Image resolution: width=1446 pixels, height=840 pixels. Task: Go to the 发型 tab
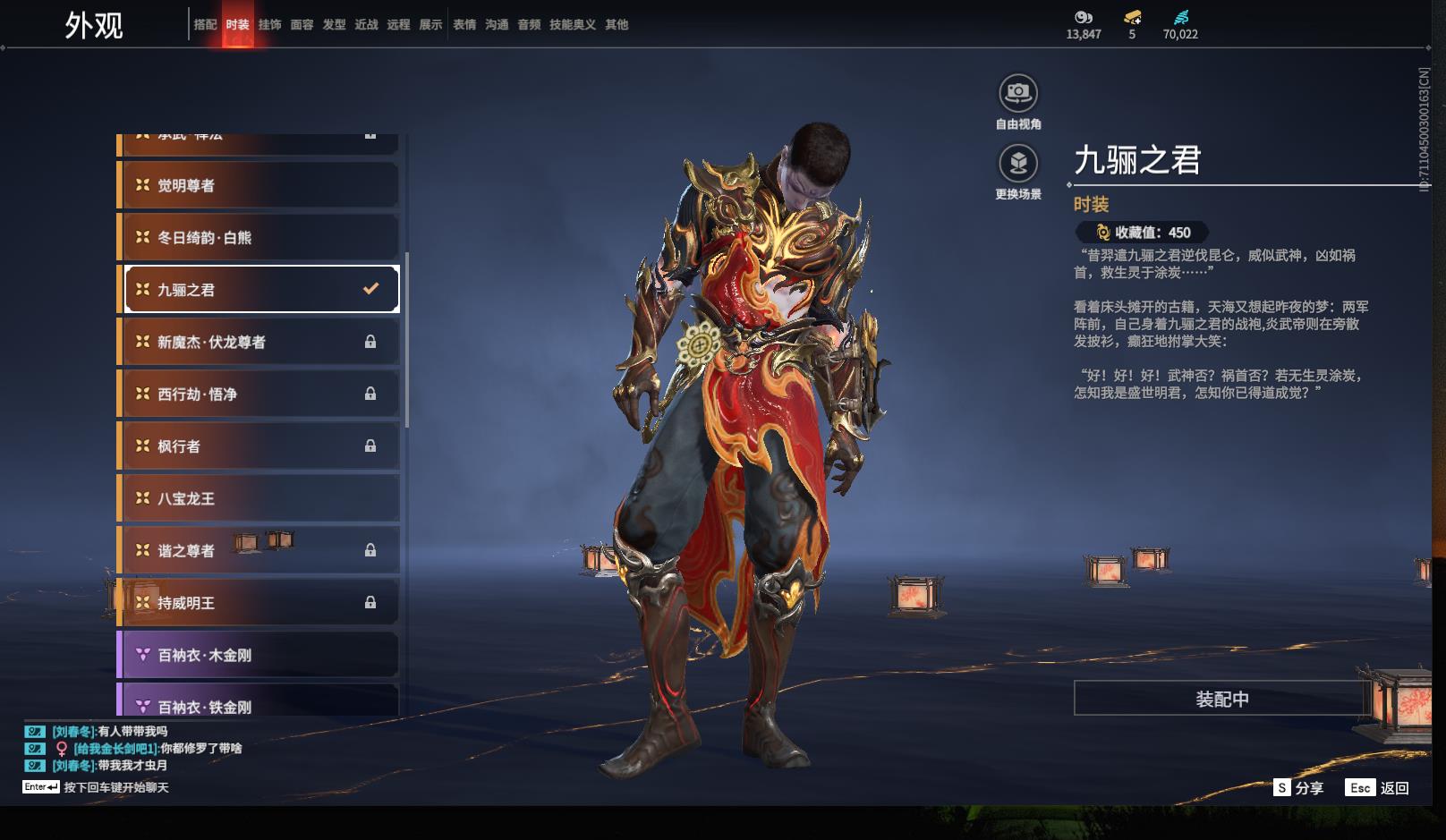click(334, 25)
